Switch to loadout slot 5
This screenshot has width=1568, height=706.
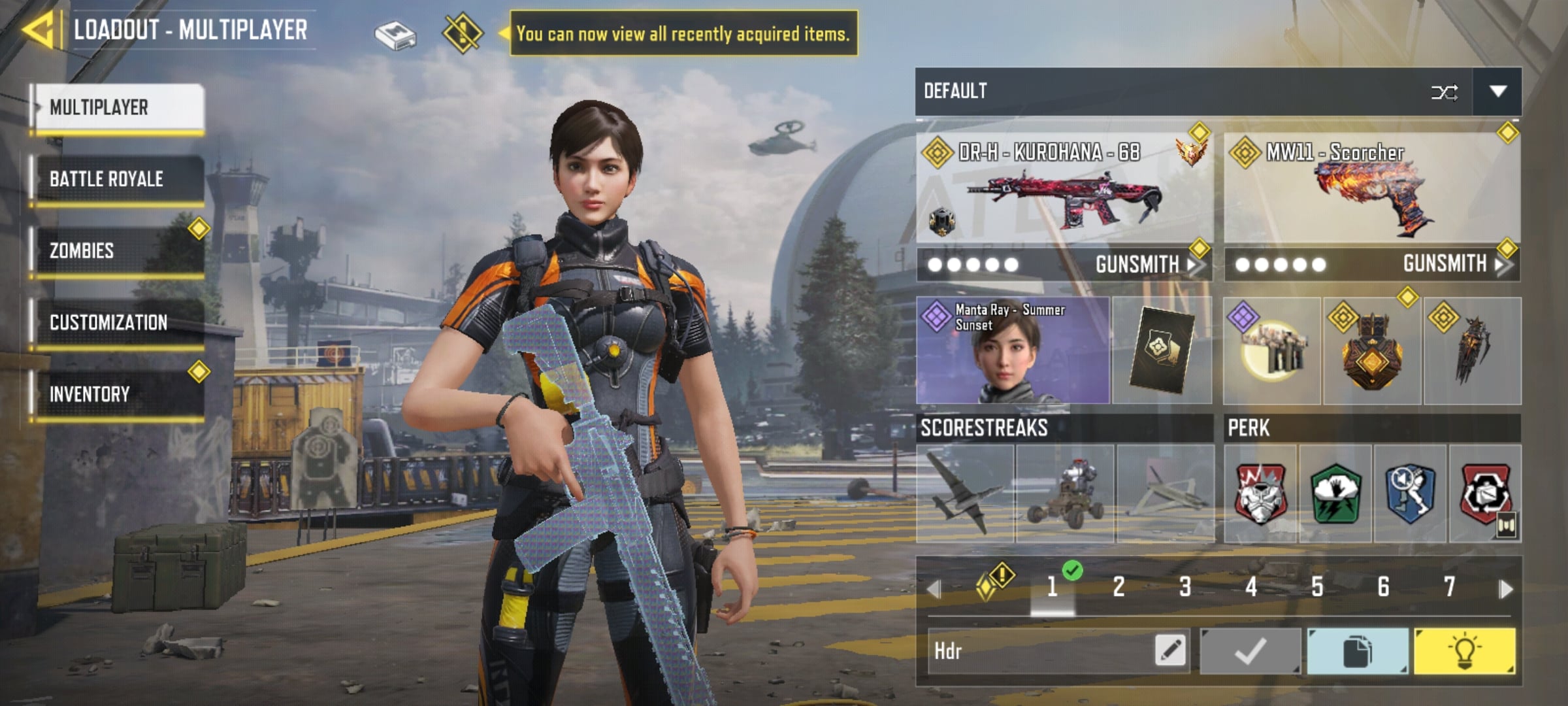pyautogui.click(x=1317, y=587)
